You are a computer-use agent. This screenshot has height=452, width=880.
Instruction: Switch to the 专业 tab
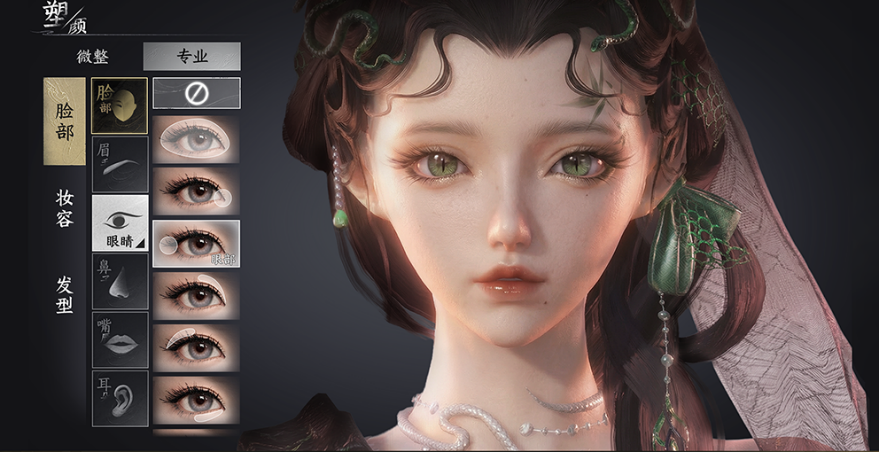point(191,56)
